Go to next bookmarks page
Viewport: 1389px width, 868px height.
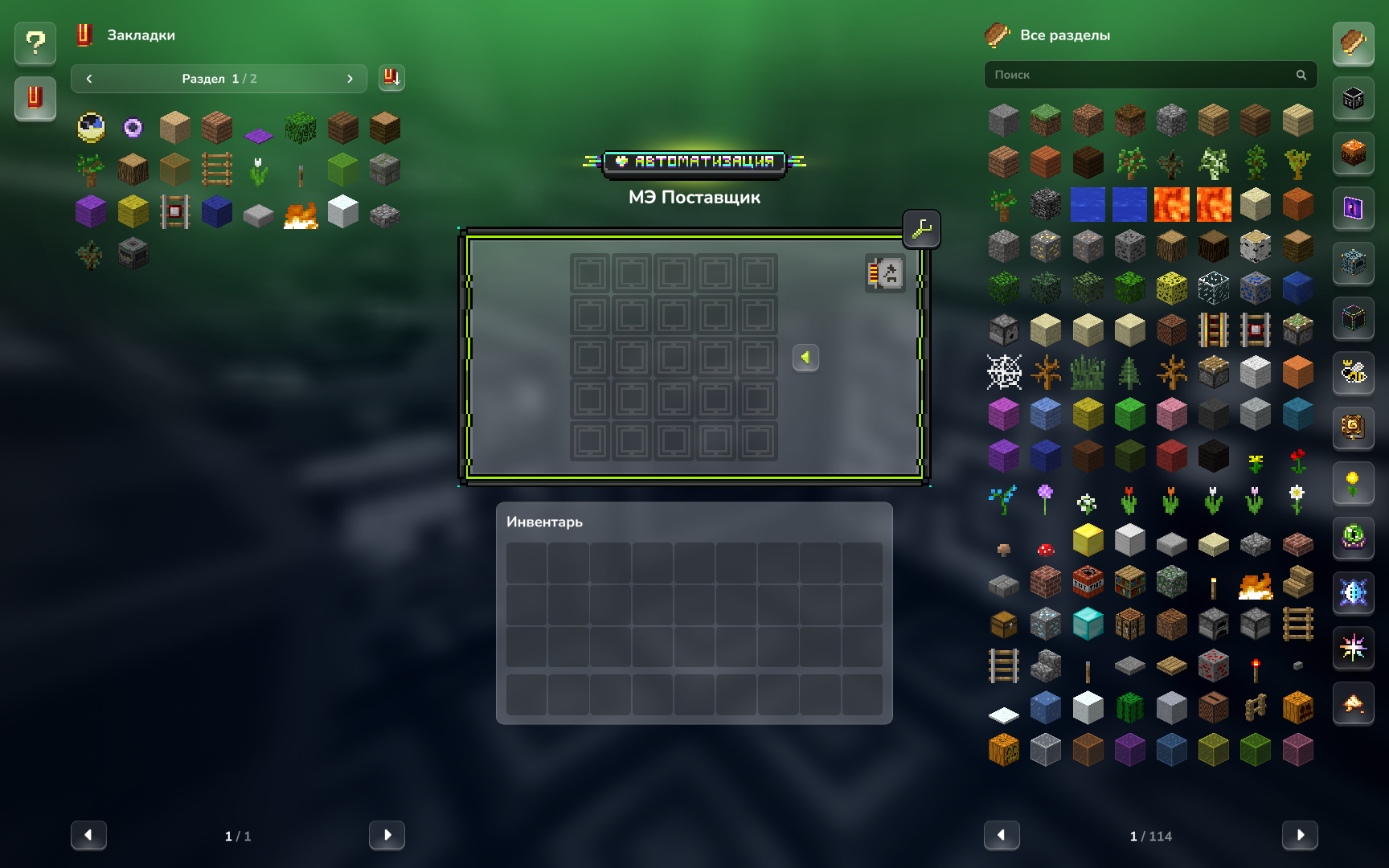click(387, 835)
